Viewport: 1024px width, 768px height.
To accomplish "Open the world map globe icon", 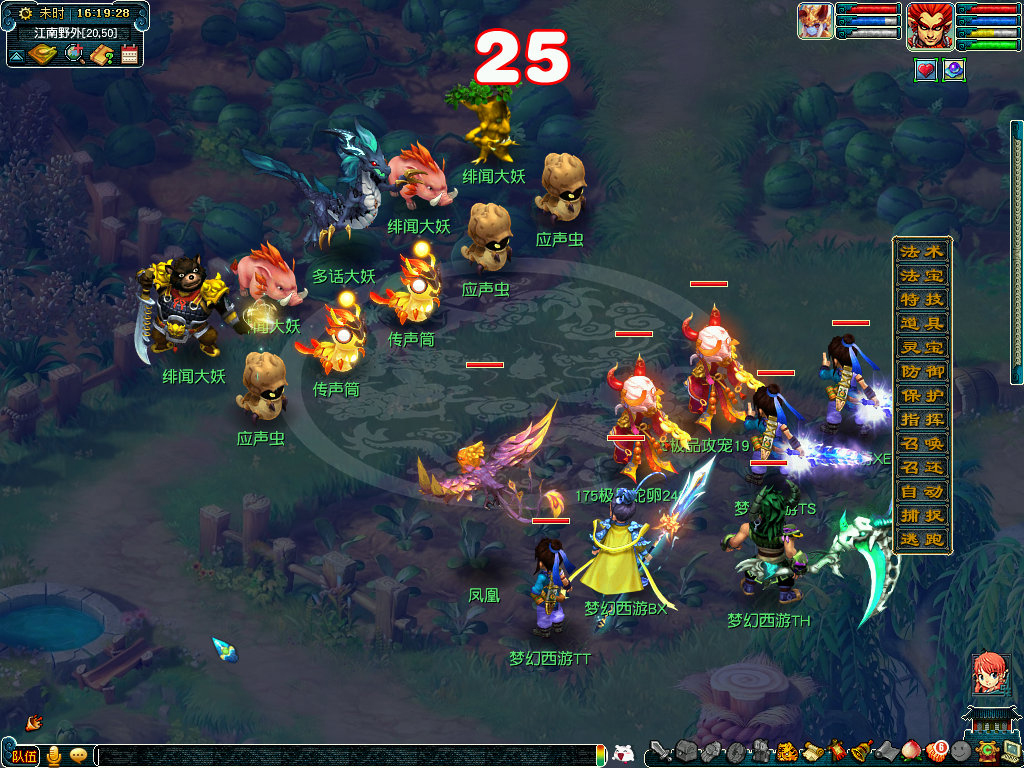I will [74, 54].
